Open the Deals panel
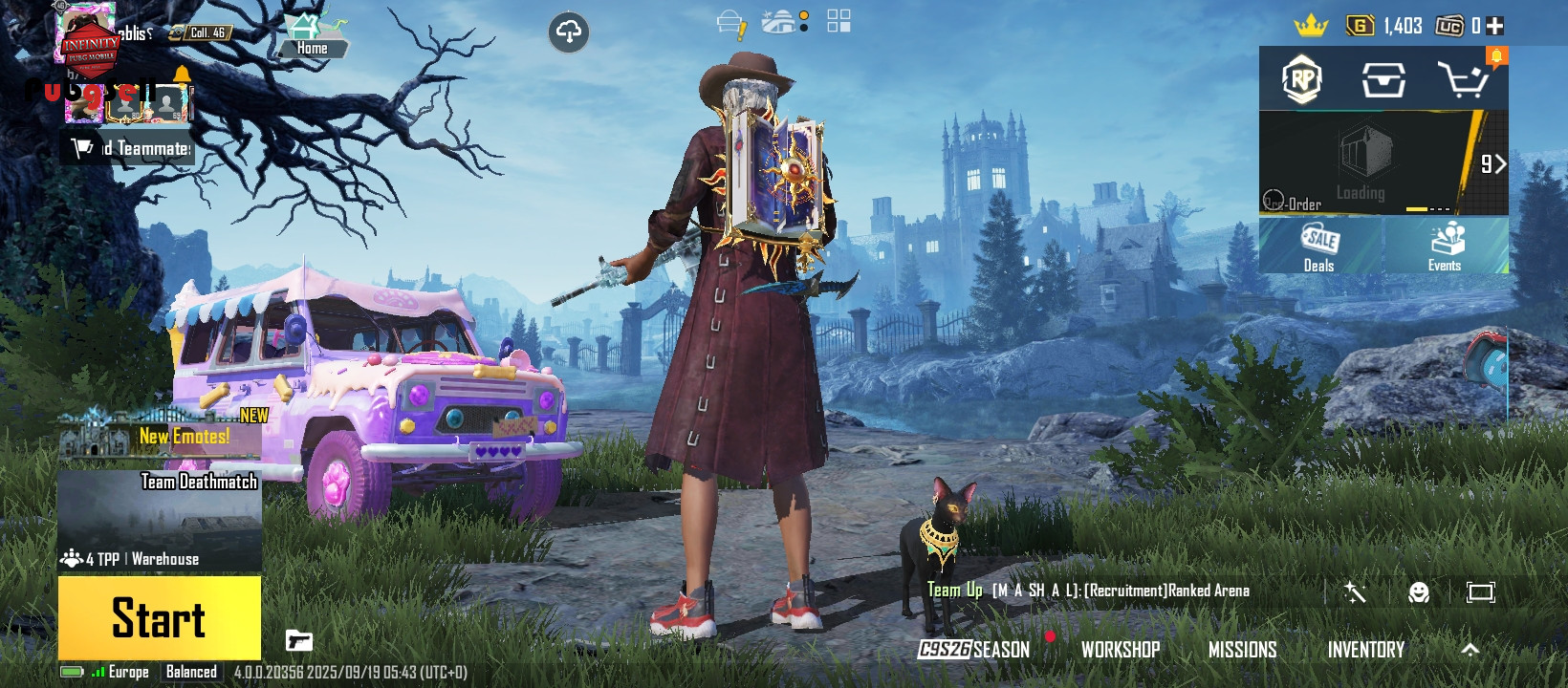This screenshot has height=688, width=1568. click(1319, 247)
